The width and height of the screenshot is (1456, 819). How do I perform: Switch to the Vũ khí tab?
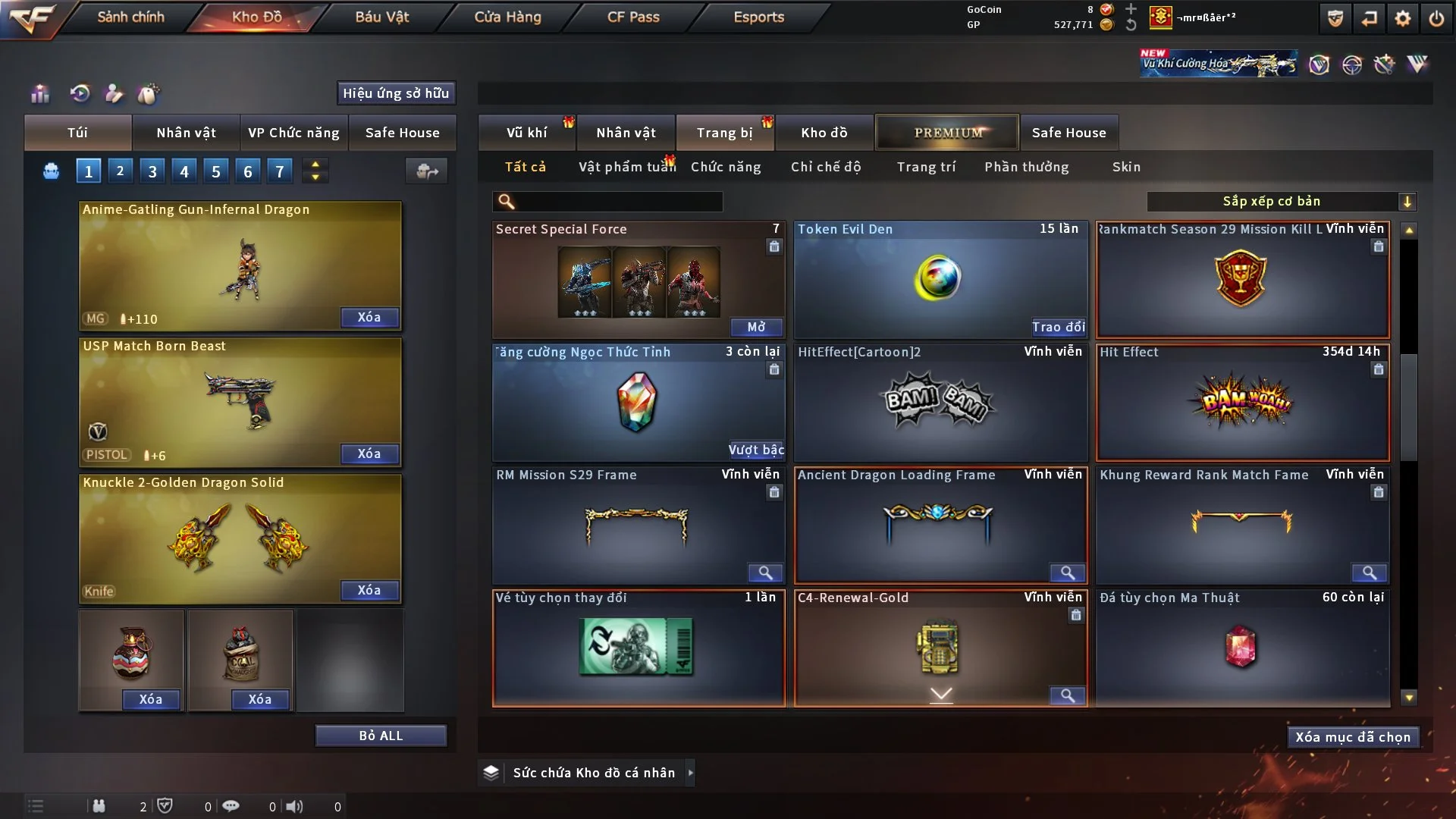tap(526, 133)
